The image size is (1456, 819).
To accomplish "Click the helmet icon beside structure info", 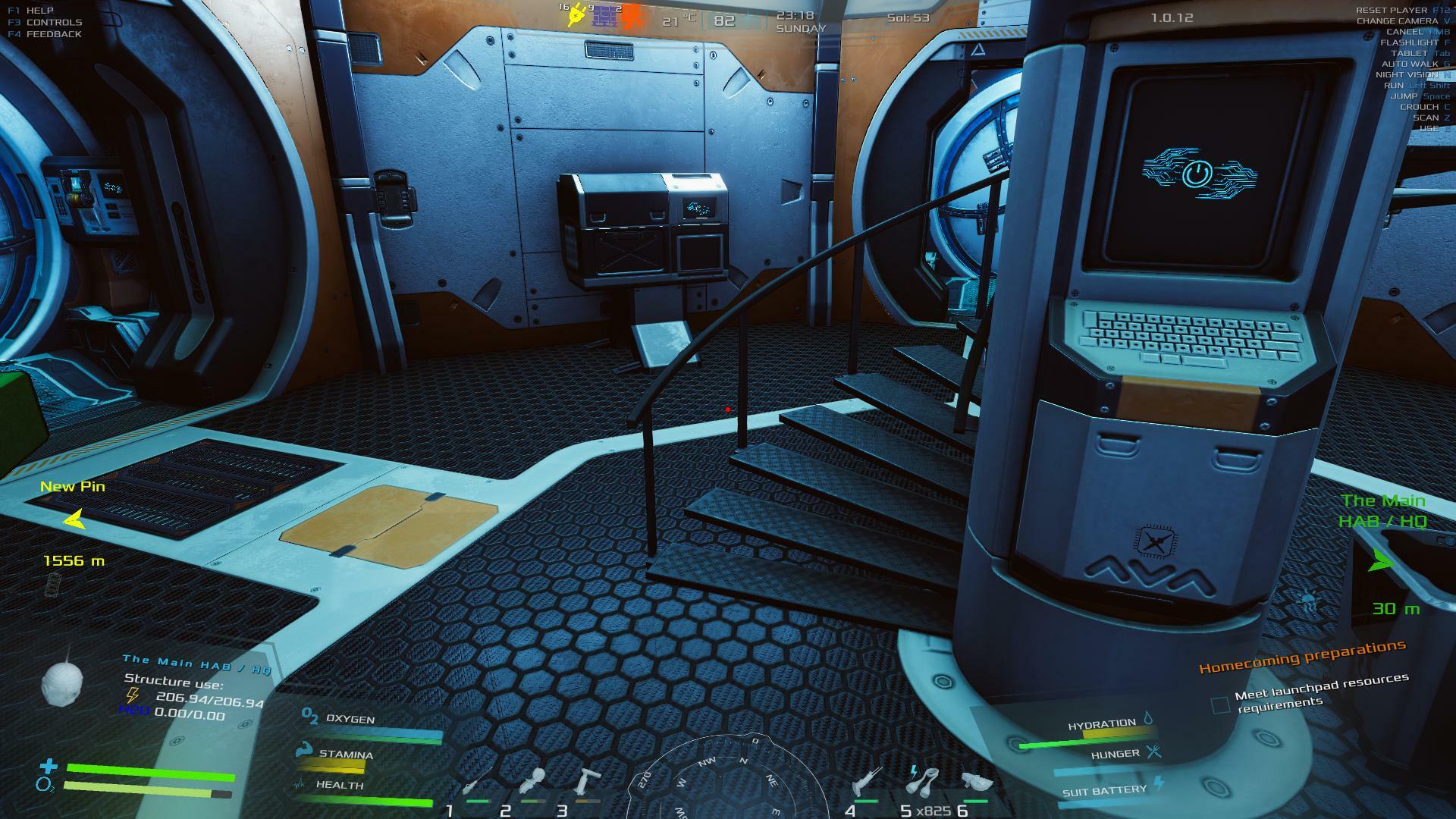I will [x=61, y=682].
